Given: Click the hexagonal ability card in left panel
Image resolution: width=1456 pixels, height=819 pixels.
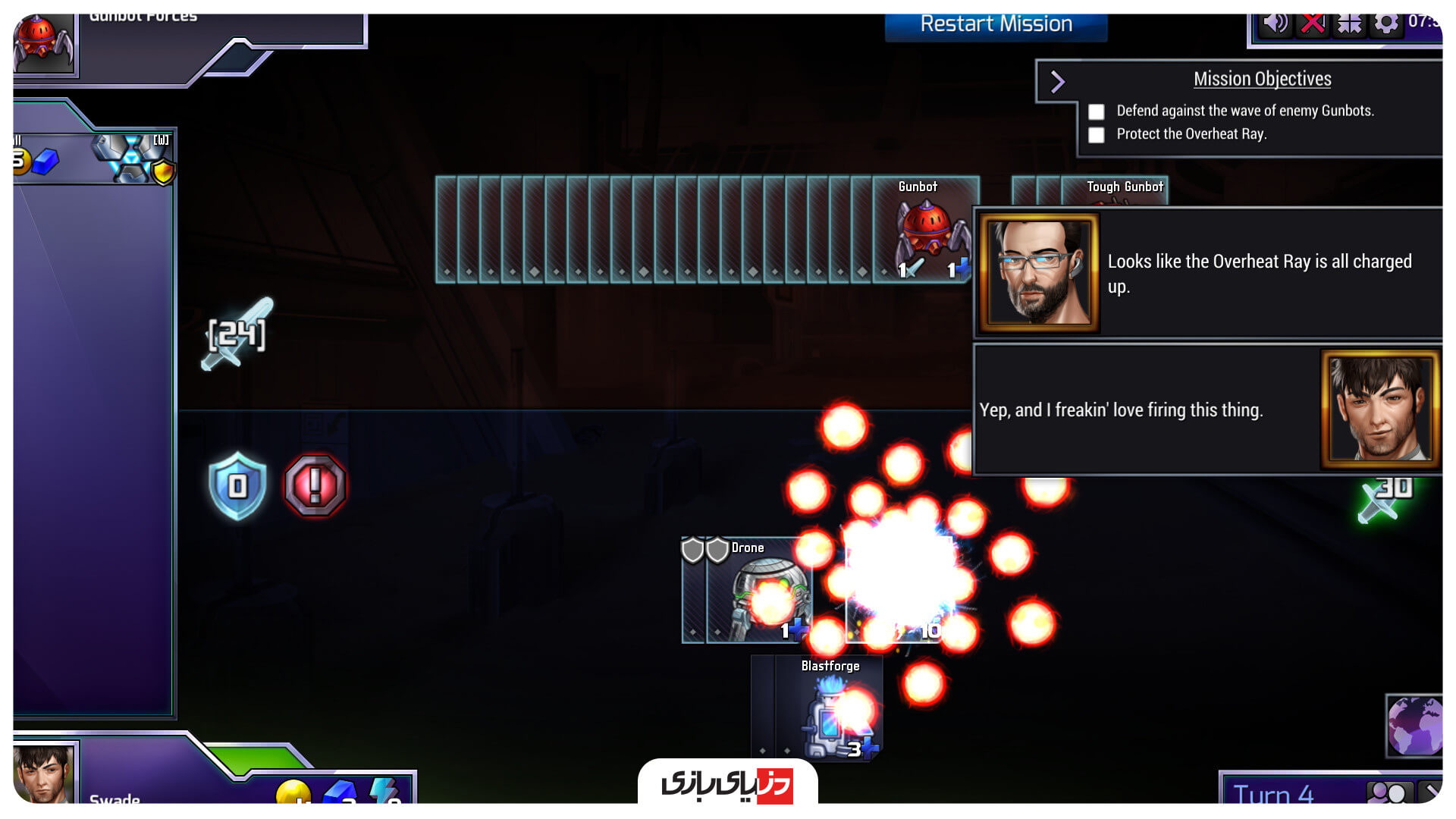Looking at the screenshot, I should pos(133,158).
